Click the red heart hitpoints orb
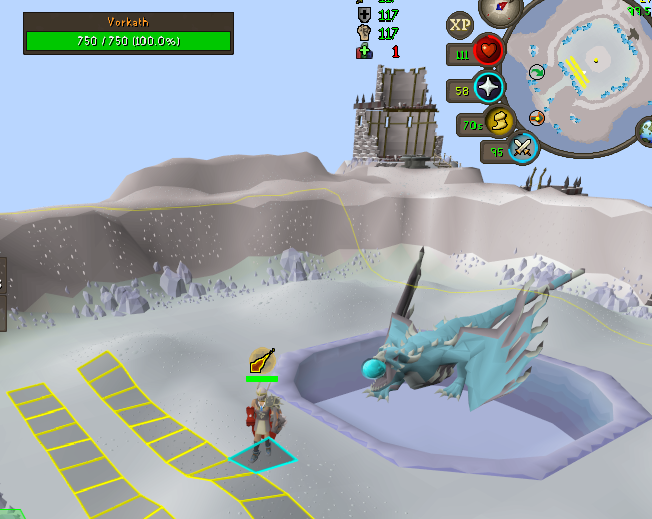 point(489,51)
